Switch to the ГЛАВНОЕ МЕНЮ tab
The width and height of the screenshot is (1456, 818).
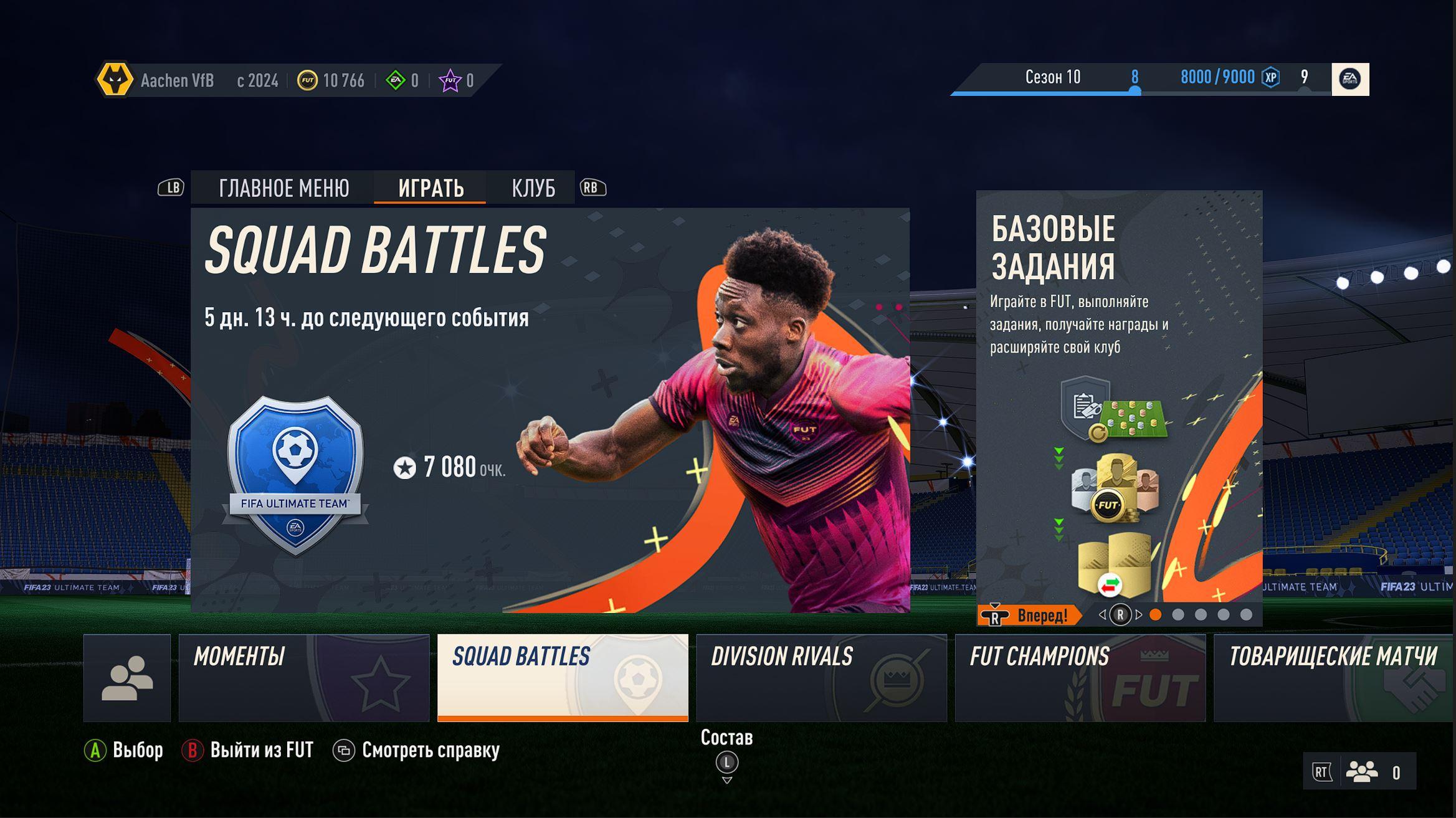[283, 188]
